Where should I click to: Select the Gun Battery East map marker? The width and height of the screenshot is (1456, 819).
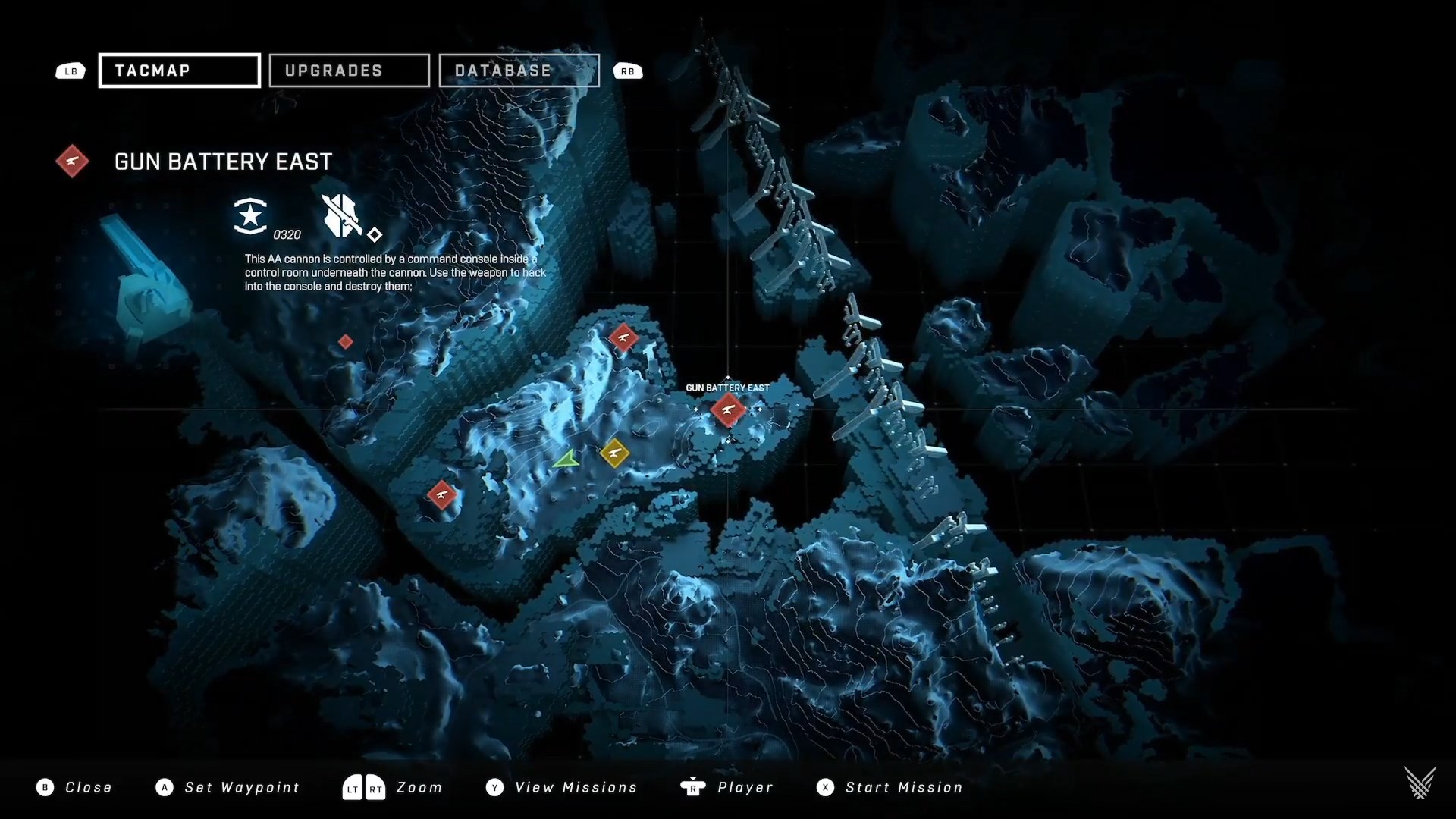[728, 409]
